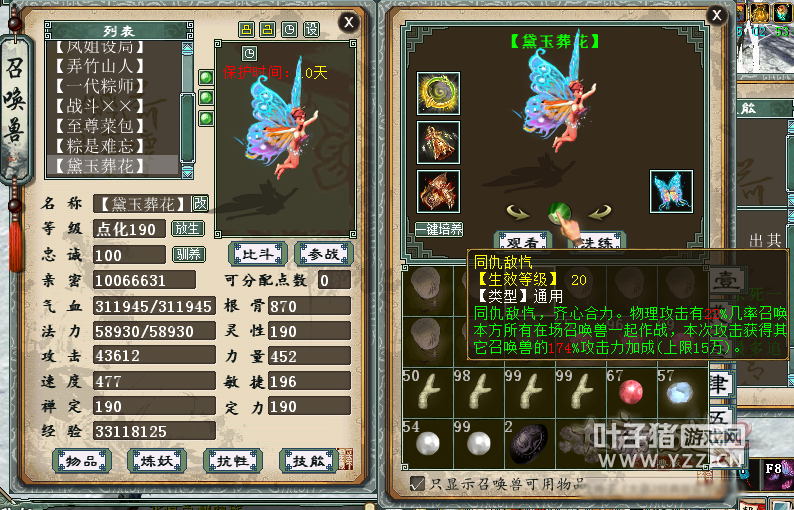794x510 pixels.
Task: Select 【弄竹山人】 in the pet list
Action: point(109,67)
